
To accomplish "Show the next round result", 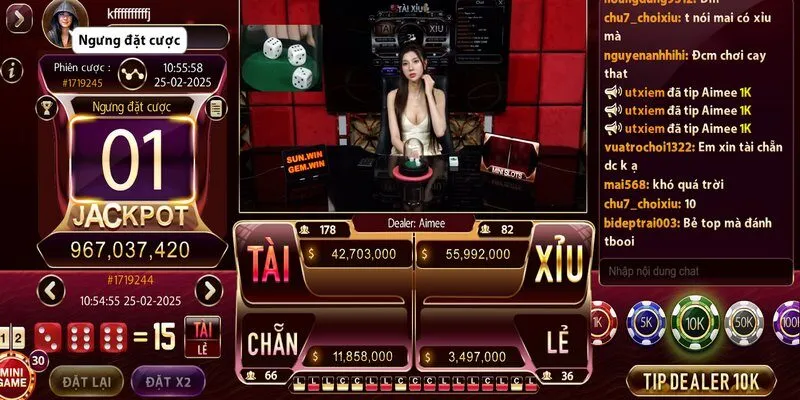I will (208, 291).
